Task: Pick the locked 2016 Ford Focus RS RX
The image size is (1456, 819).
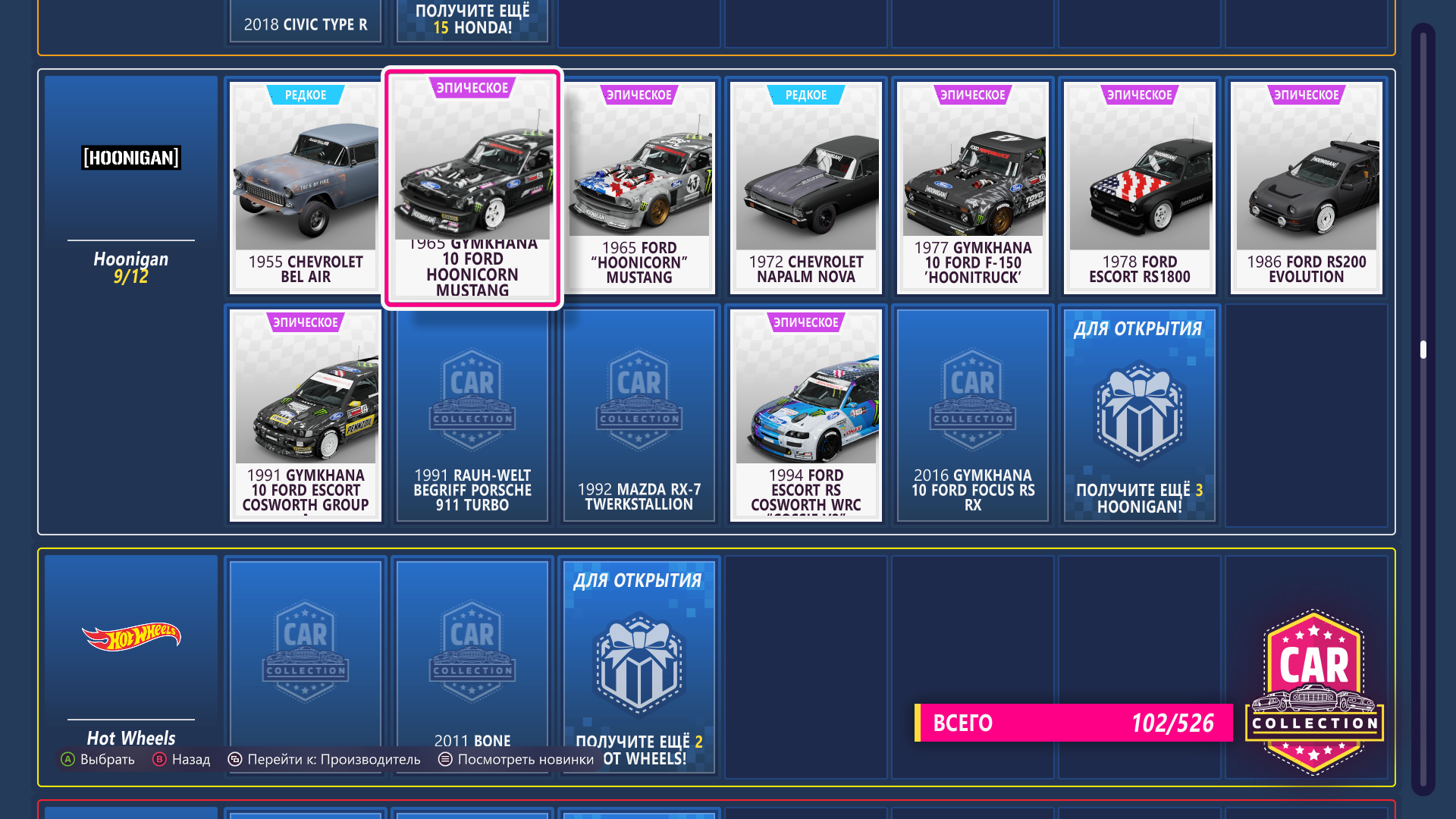Action: tap(973, 415)
